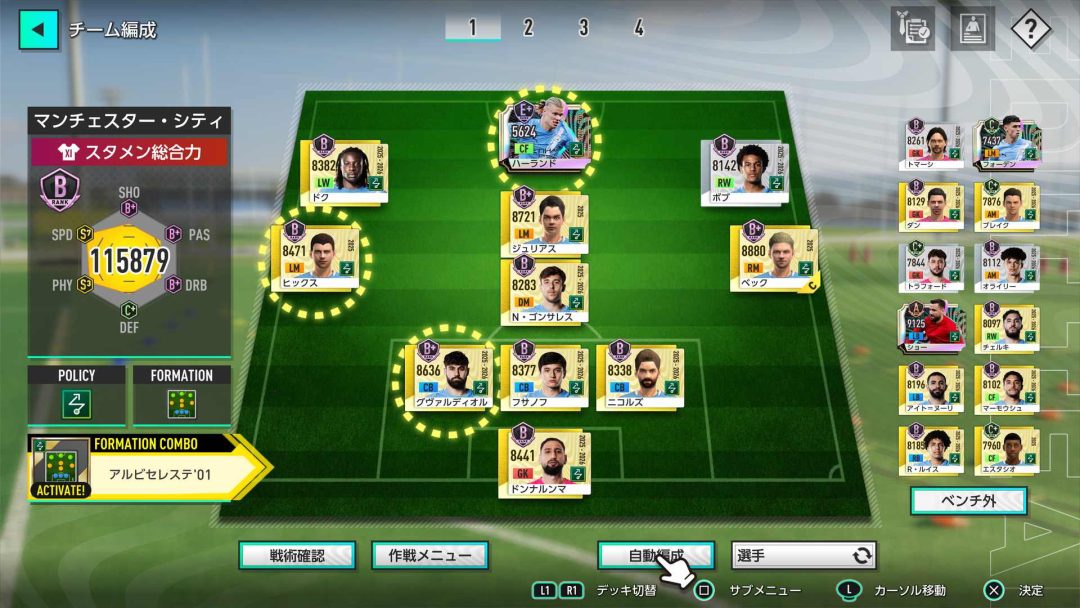This screenshot has height=608, width=1080.
Task: Open the POLICY panel
Action: [x=77, y=396]
